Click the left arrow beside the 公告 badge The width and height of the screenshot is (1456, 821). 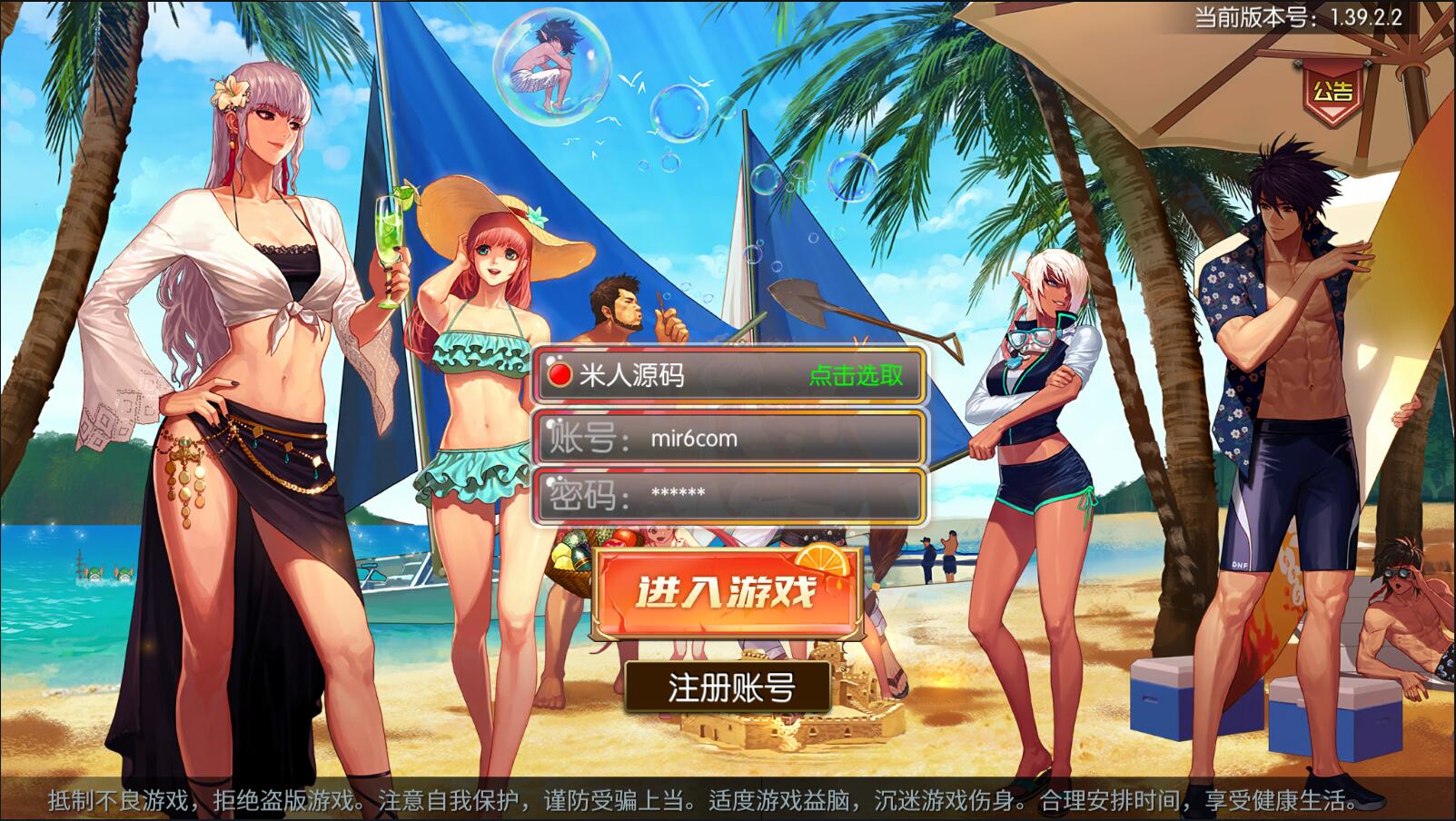pyautogui.click(x=1297, y=63)
